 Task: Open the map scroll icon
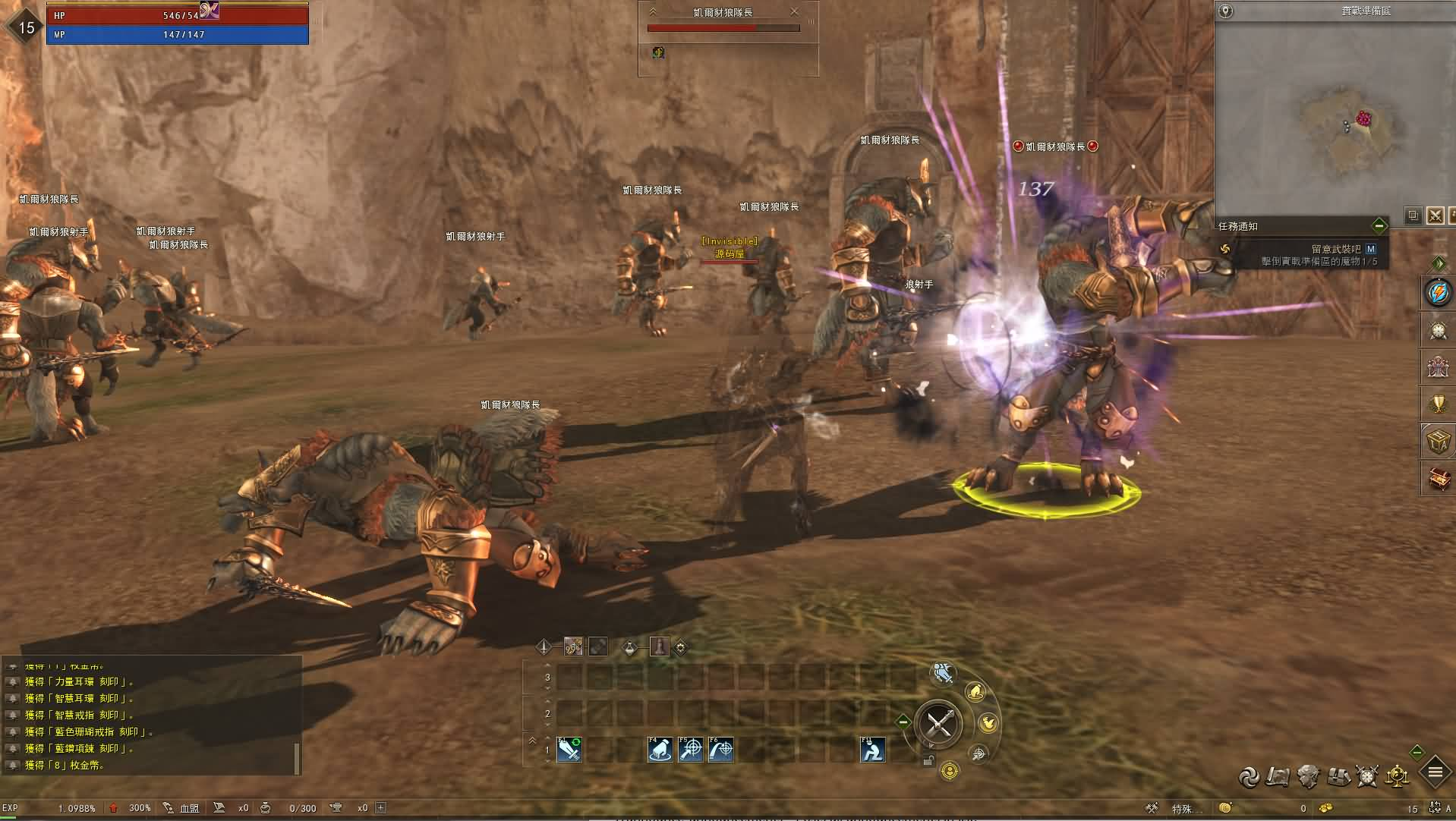tap(1278, 775)
